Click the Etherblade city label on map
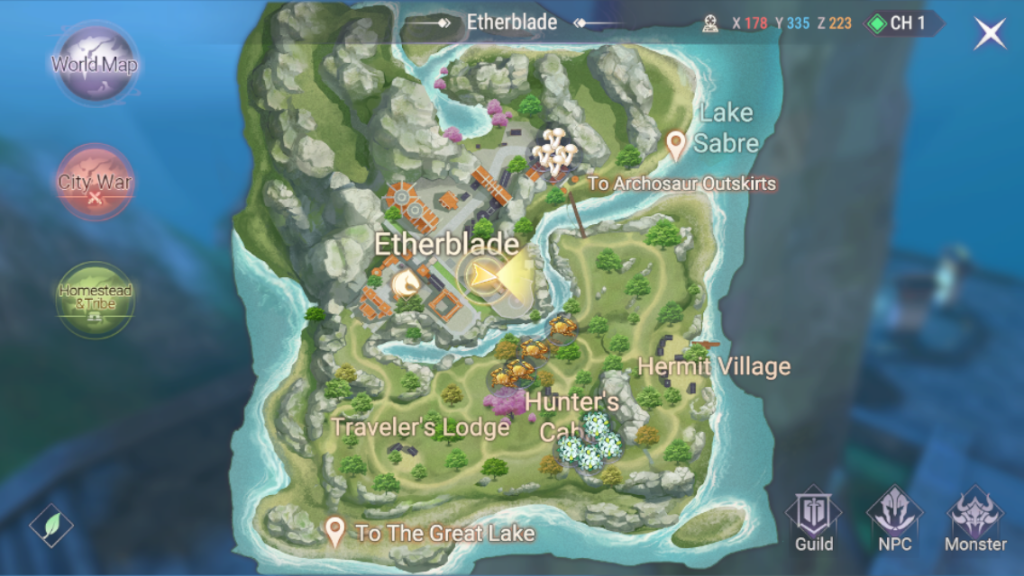 point(446,244)
